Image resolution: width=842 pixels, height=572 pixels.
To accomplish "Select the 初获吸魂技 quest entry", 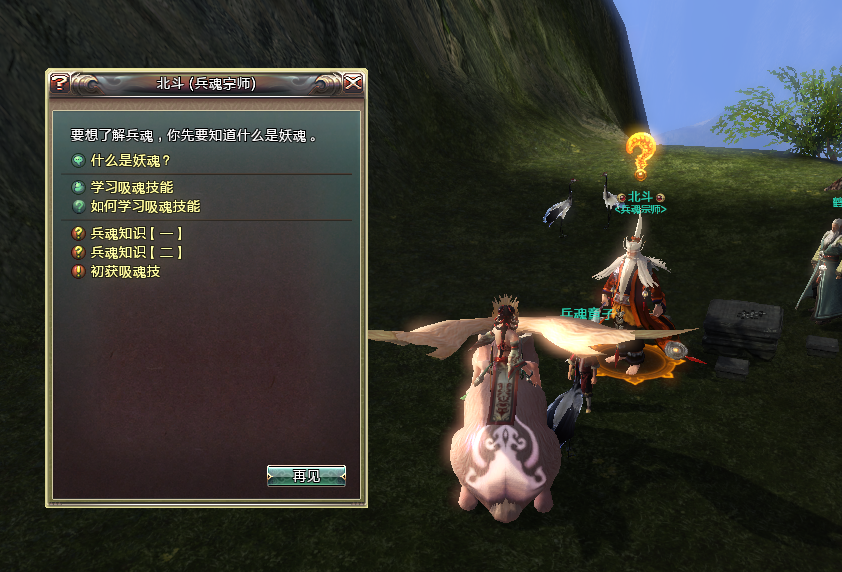I will 125,271.
